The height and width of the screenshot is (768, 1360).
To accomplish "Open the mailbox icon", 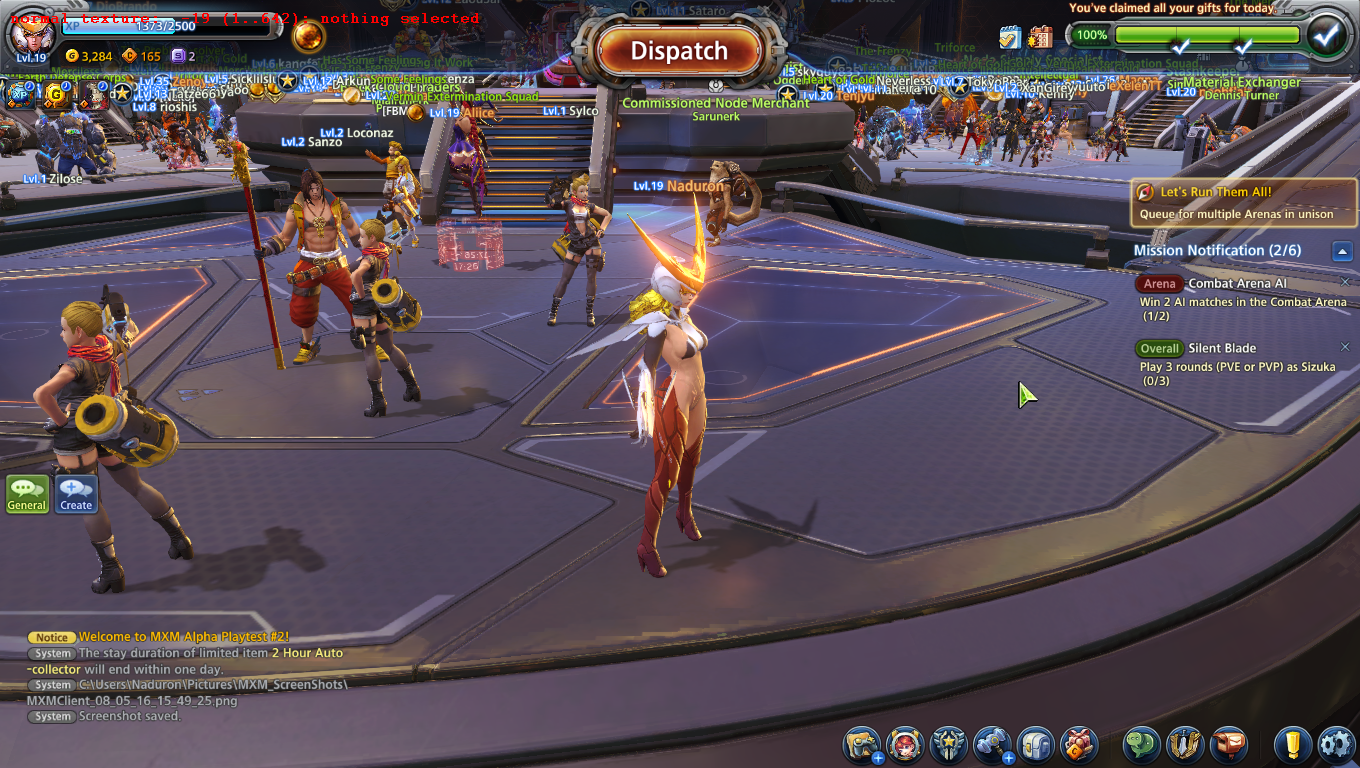I will tap(1228, 745).
